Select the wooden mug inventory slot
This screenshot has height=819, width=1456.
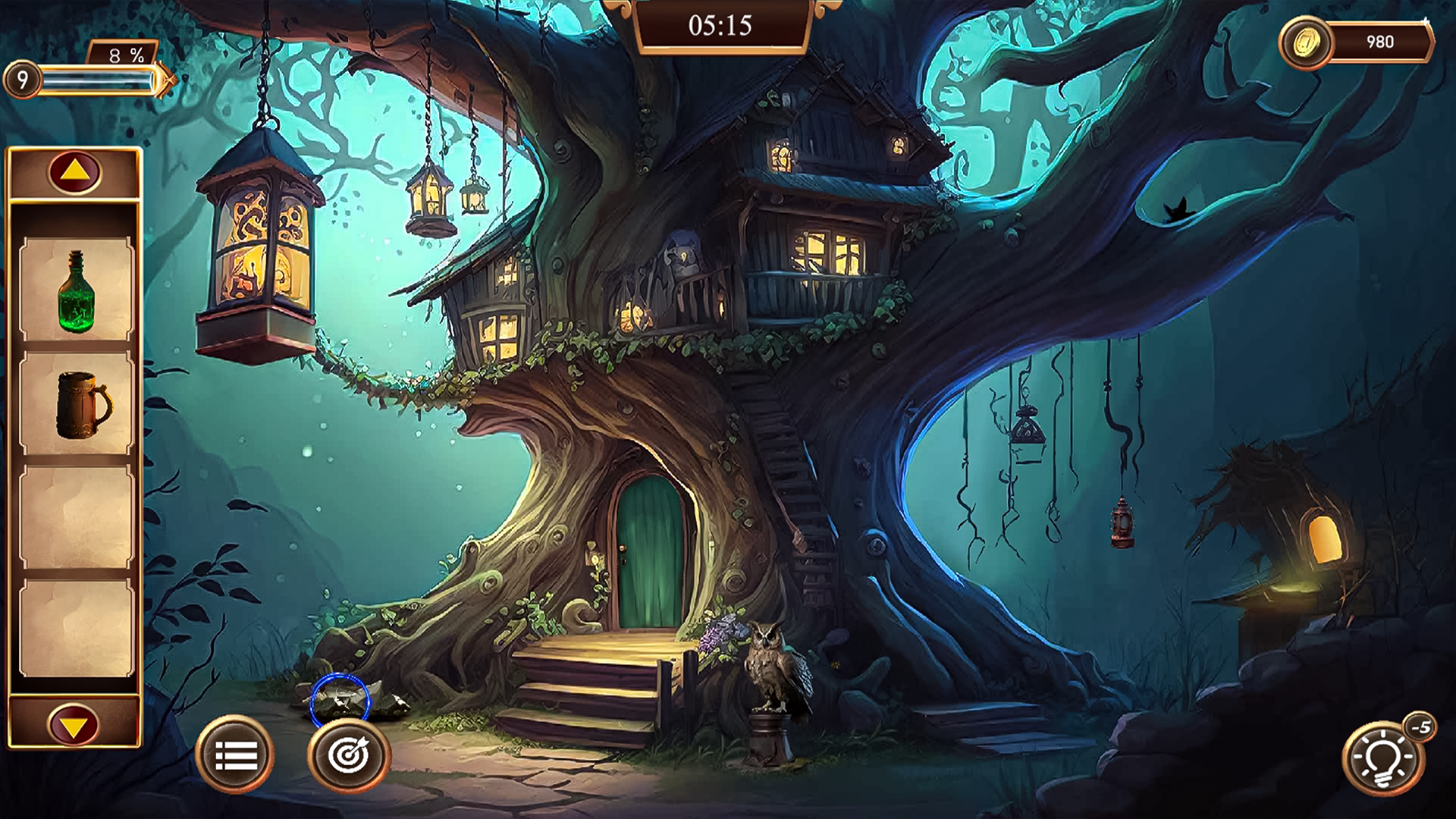76,404
